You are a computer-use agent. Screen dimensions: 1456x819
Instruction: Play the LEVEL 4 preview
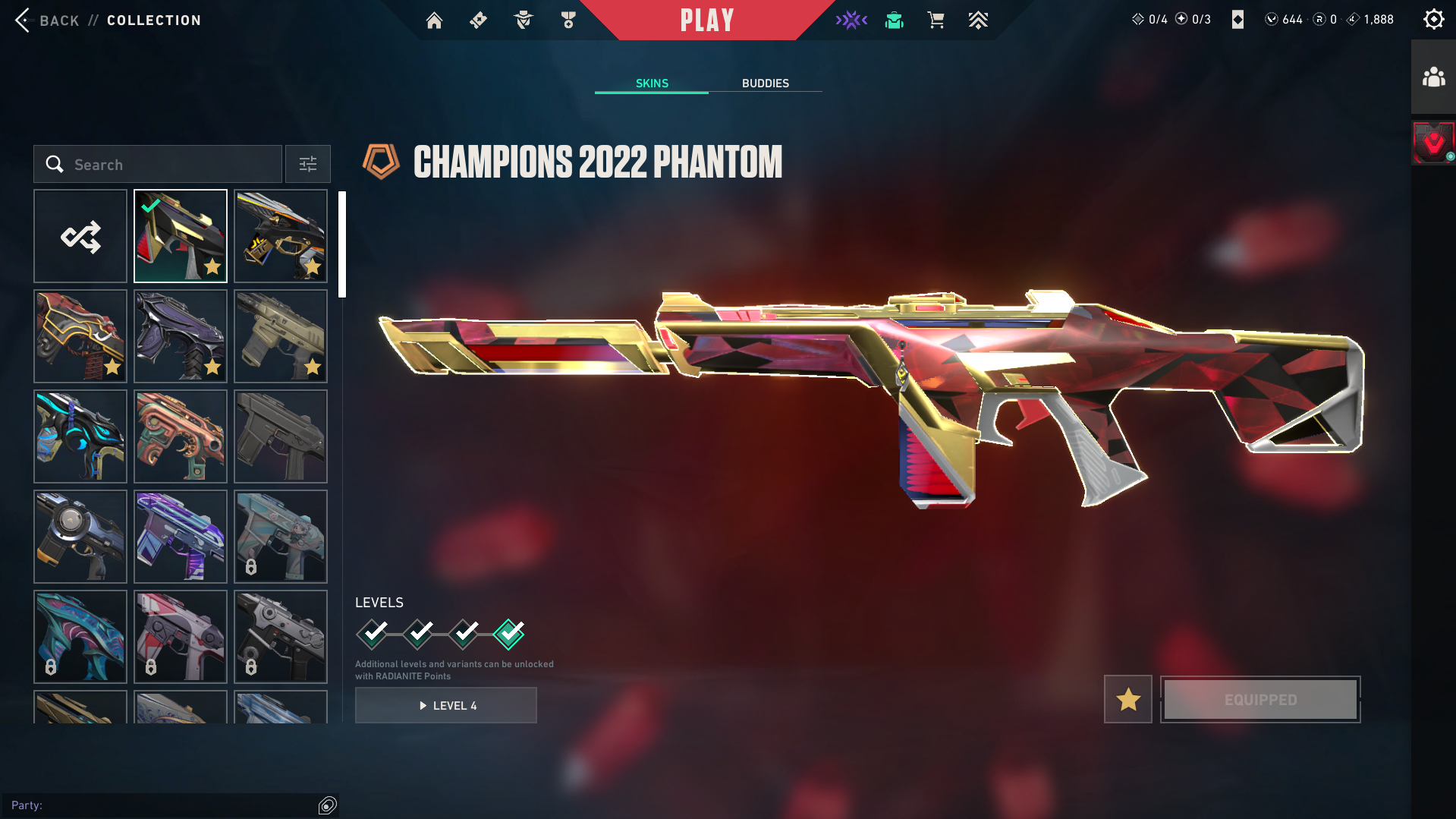pos(446,706)
